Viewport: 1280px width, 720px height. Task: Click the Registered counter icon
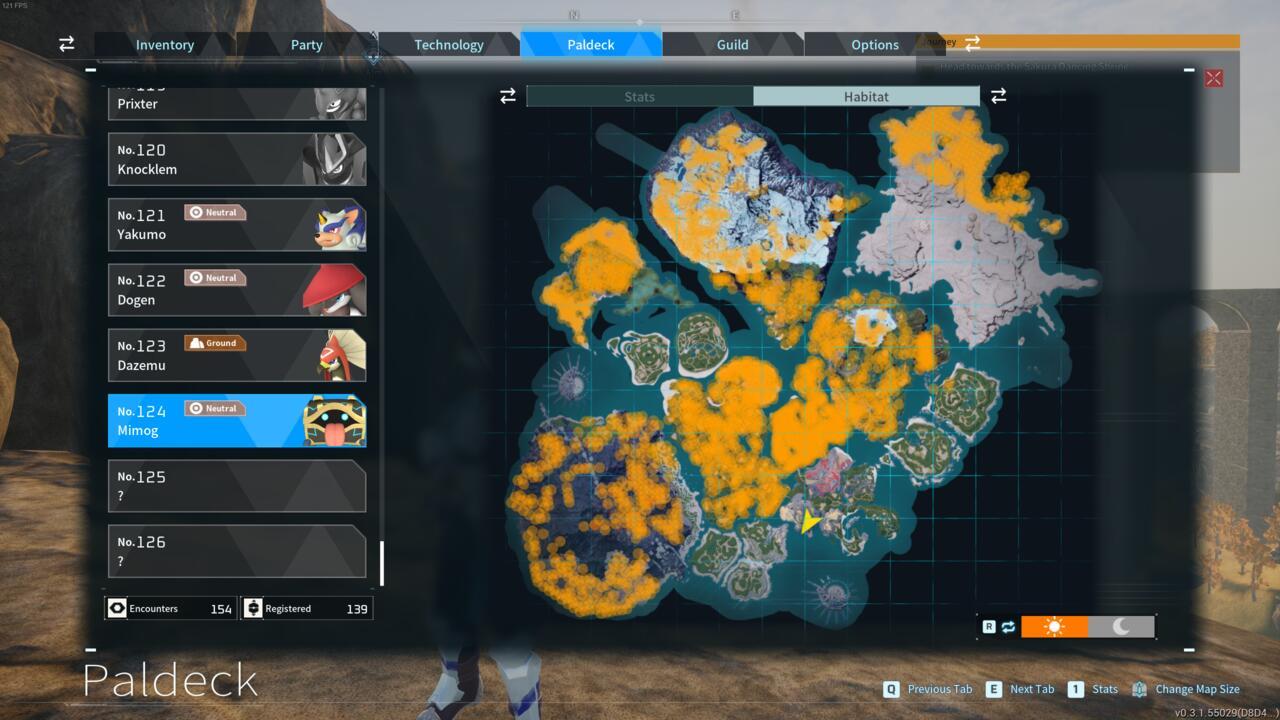[254, 608]
